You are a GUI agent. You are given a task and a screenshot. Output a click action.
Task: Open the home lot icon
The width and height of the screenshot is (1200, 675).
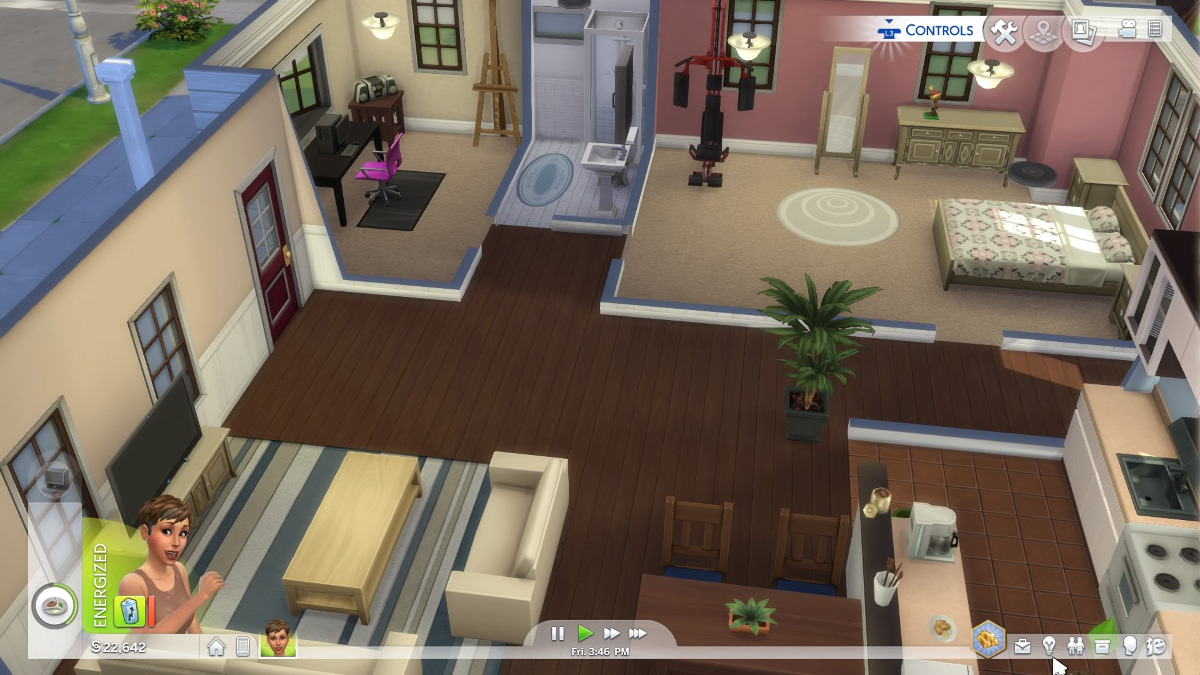(216, 647)
